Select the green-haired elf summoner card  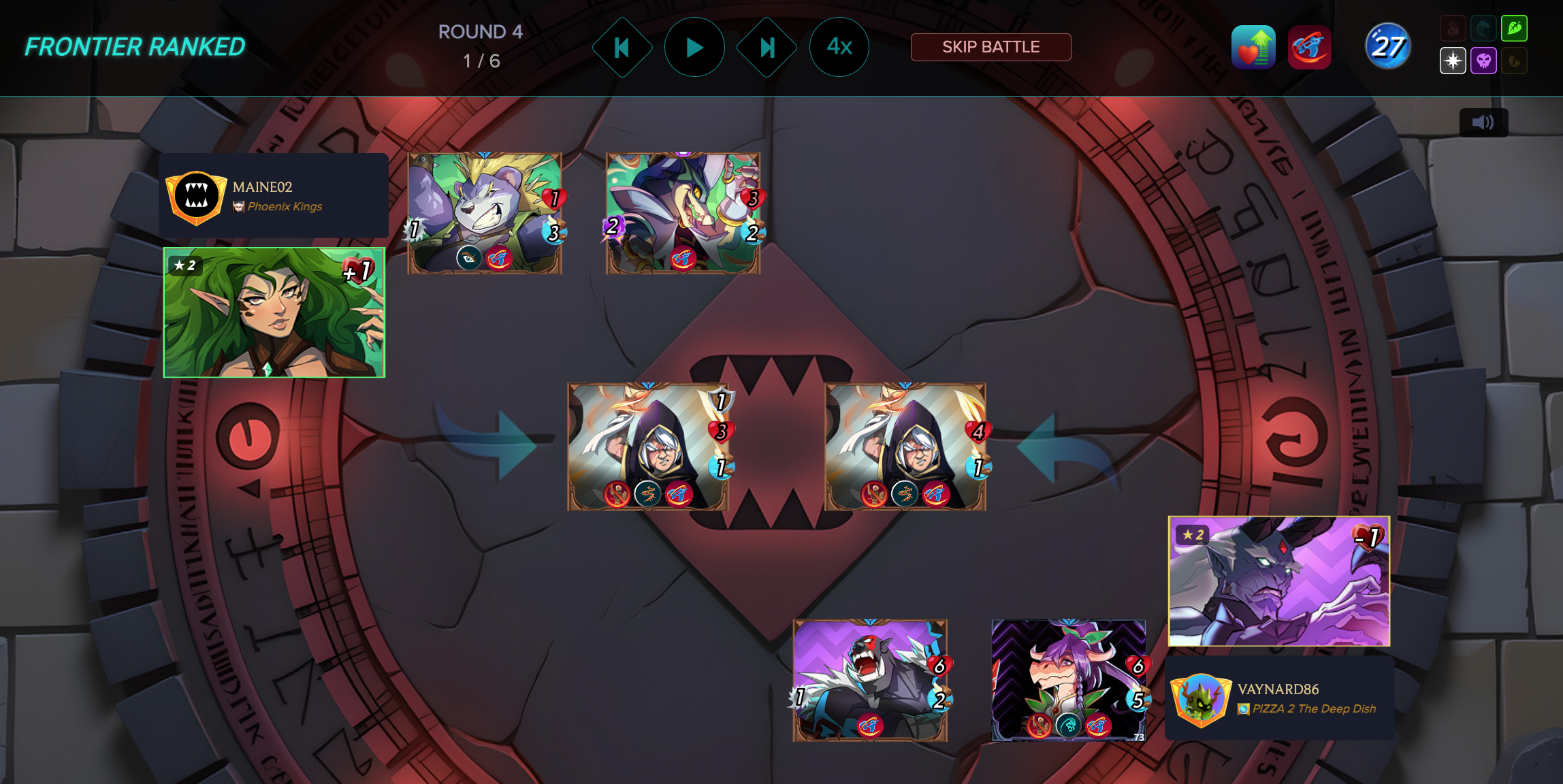pyautogui.click(x=274, y=312)
